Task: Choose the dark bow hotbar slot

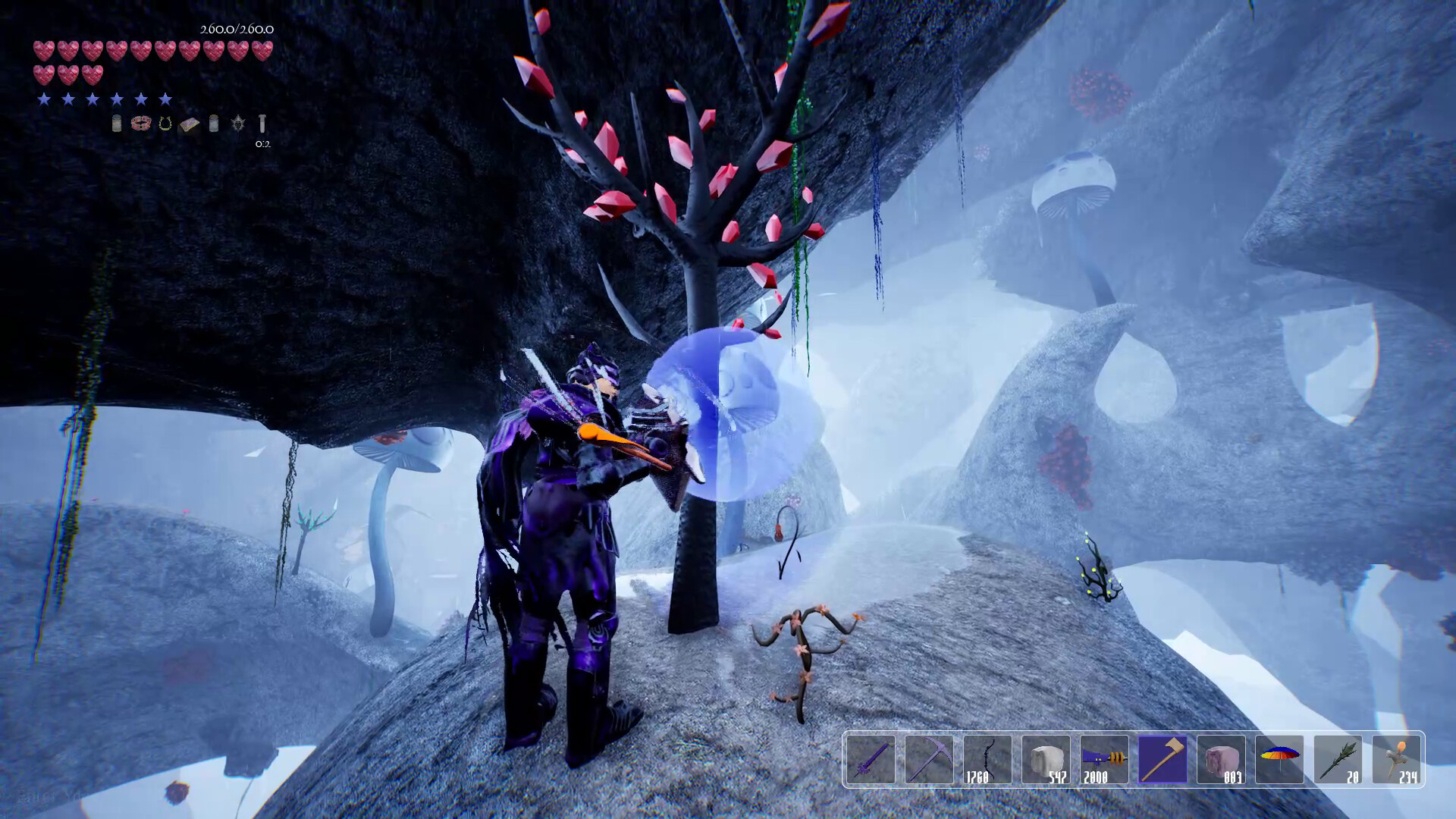Action: click(987, 759)
